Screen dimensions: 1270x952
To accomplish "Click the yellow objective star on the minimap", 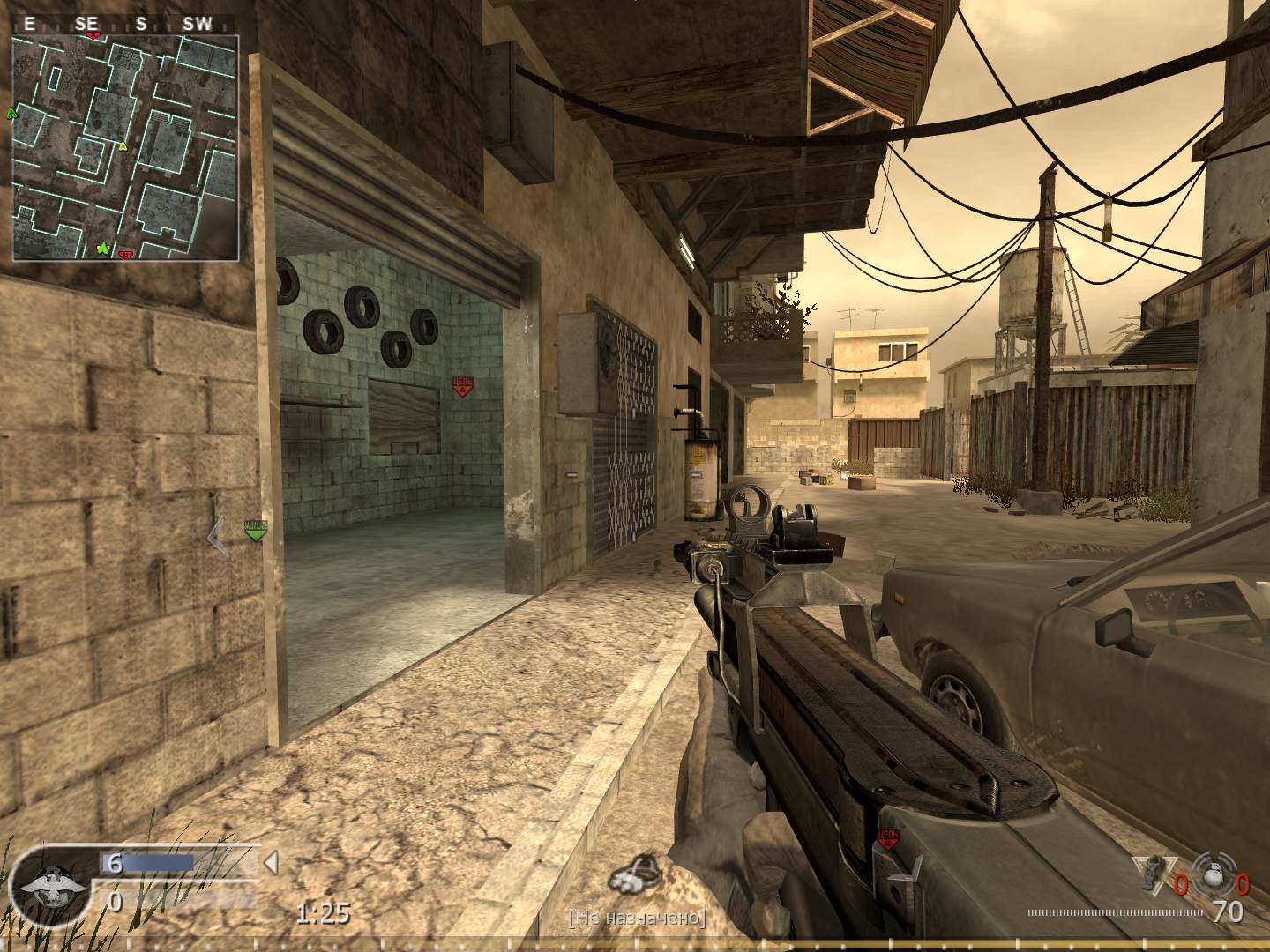I will coord(123,148).
